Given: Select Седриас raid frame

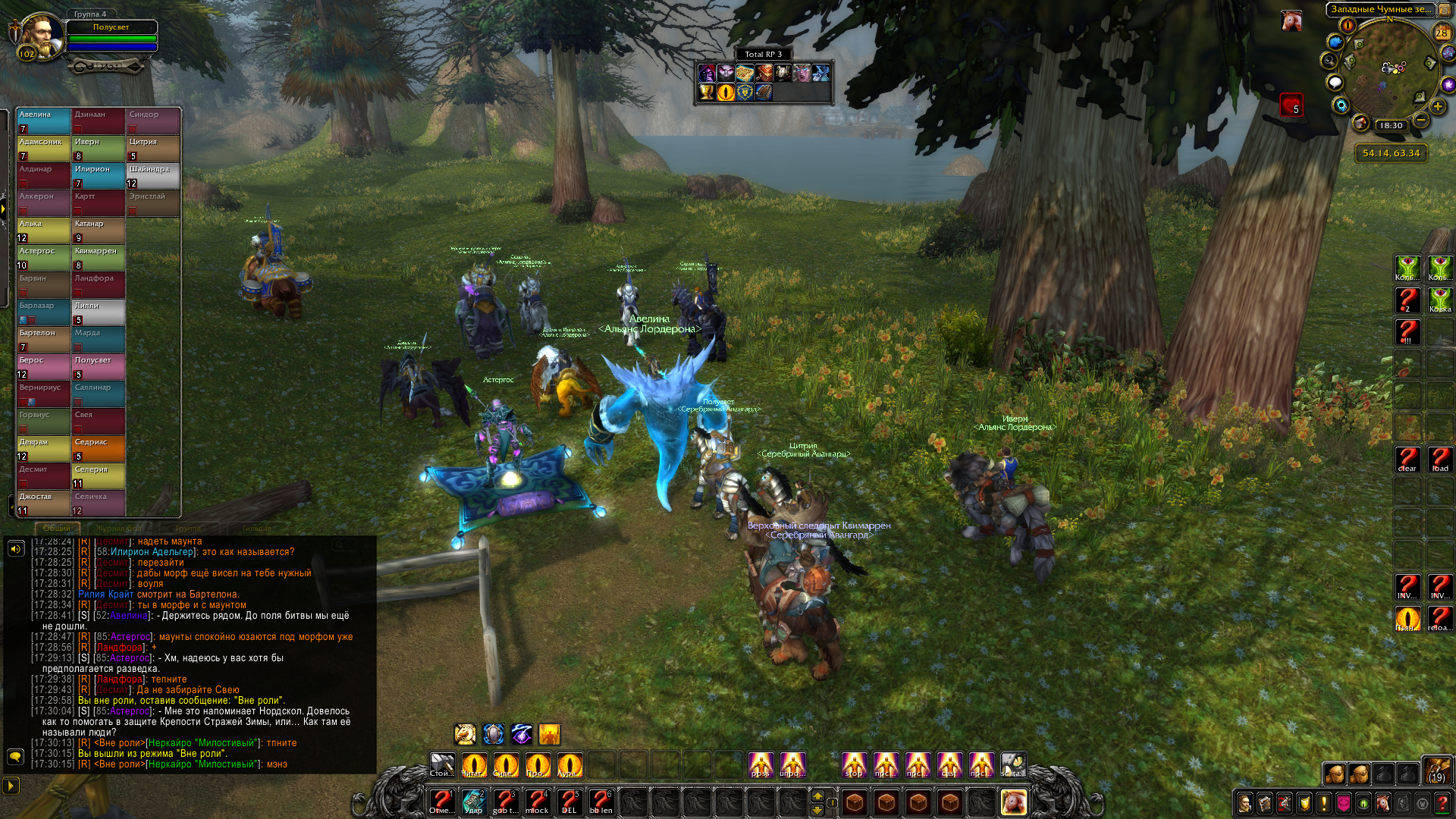Looking at the screenshot, I should (99, 448).
